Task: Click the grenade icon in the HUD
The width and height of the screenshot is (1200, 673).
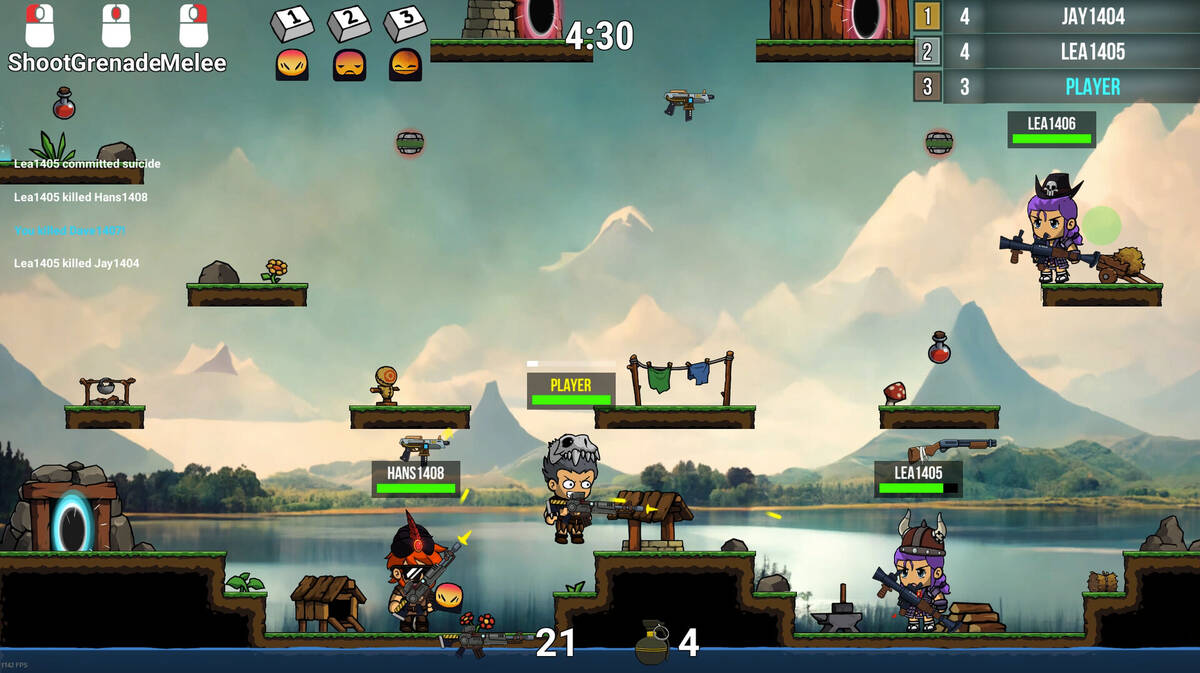Action: (652, 643)
